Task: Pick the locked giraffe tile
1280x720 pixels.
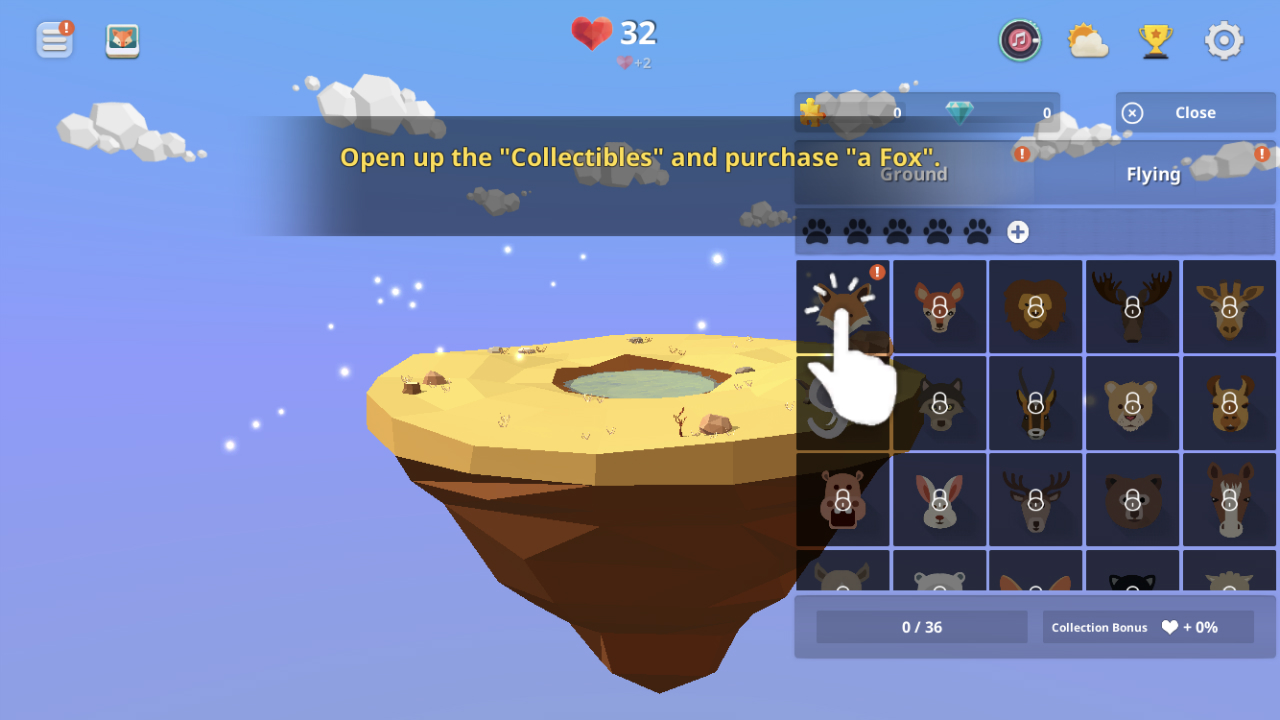Action: click(1229, 306)
